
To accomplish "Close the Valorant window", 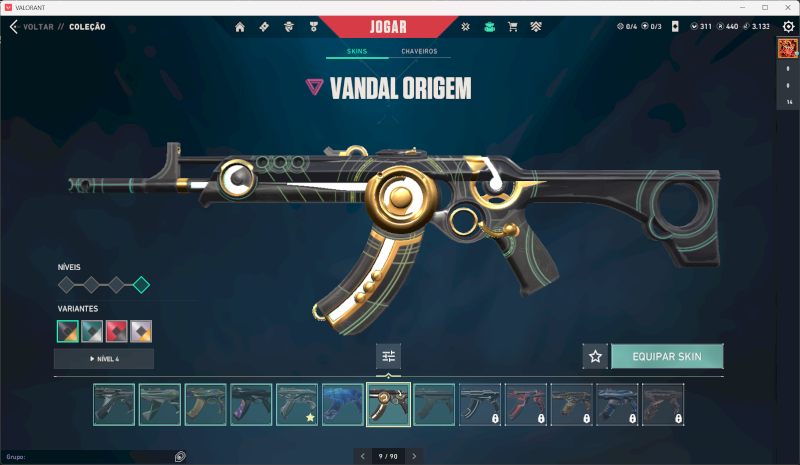I will click(x=786, y=7).
